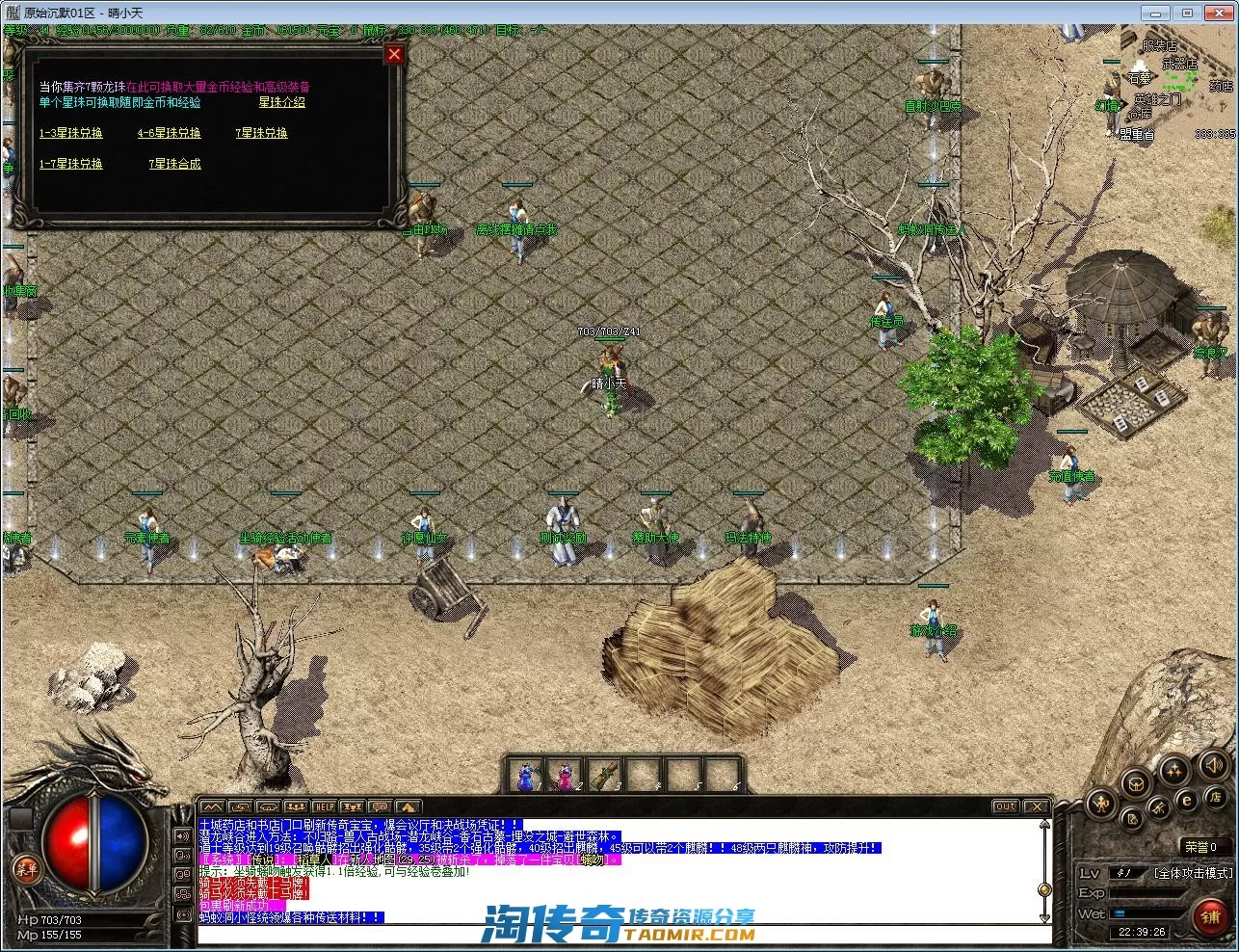Screen dimensions: 1239x952
Task: Select the 4-6星珠兑换 option
Action: pos(170,133)
